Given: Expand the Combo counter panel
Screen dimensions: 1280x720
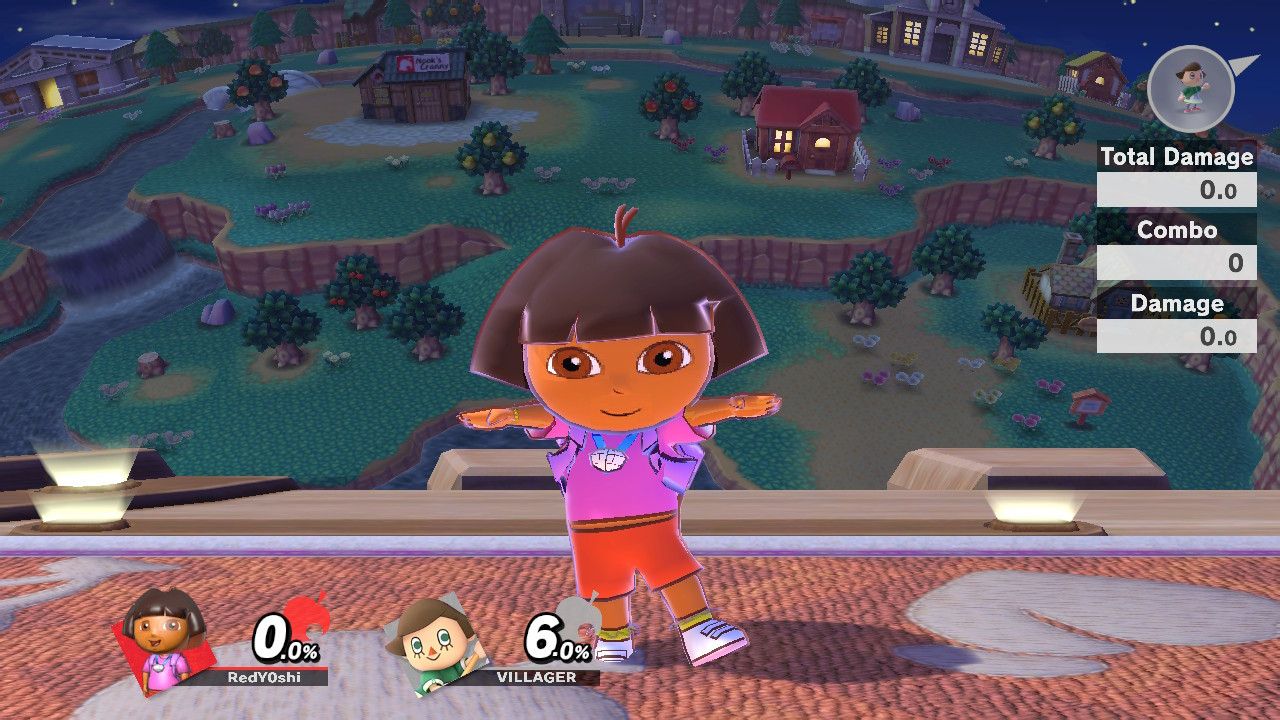Looking at the screenshot, I should pyautogui.click(x=1176, y=262).
